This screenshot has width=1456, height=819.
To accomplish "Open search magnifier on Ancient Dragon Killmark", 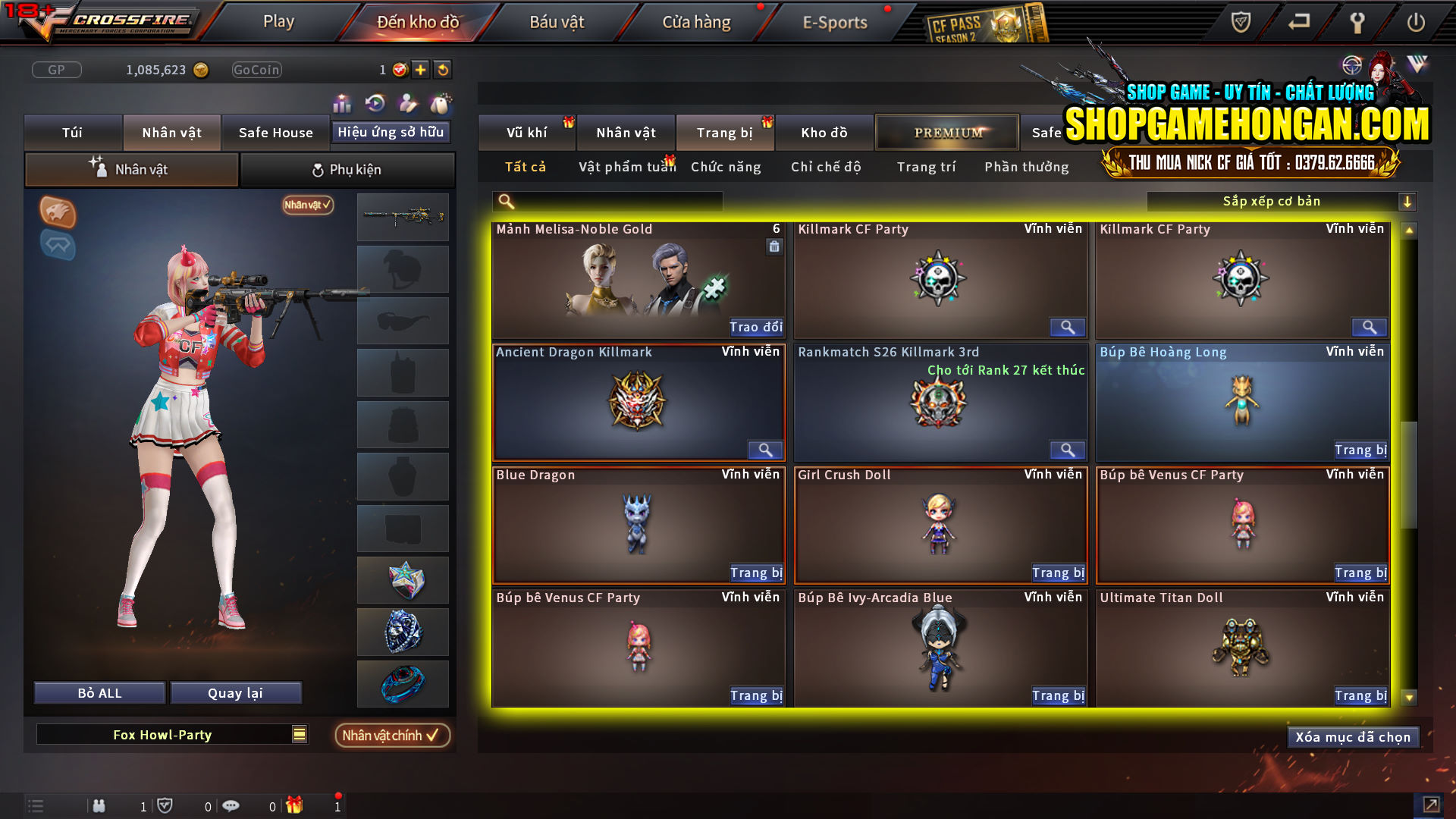I will (764, 450).
